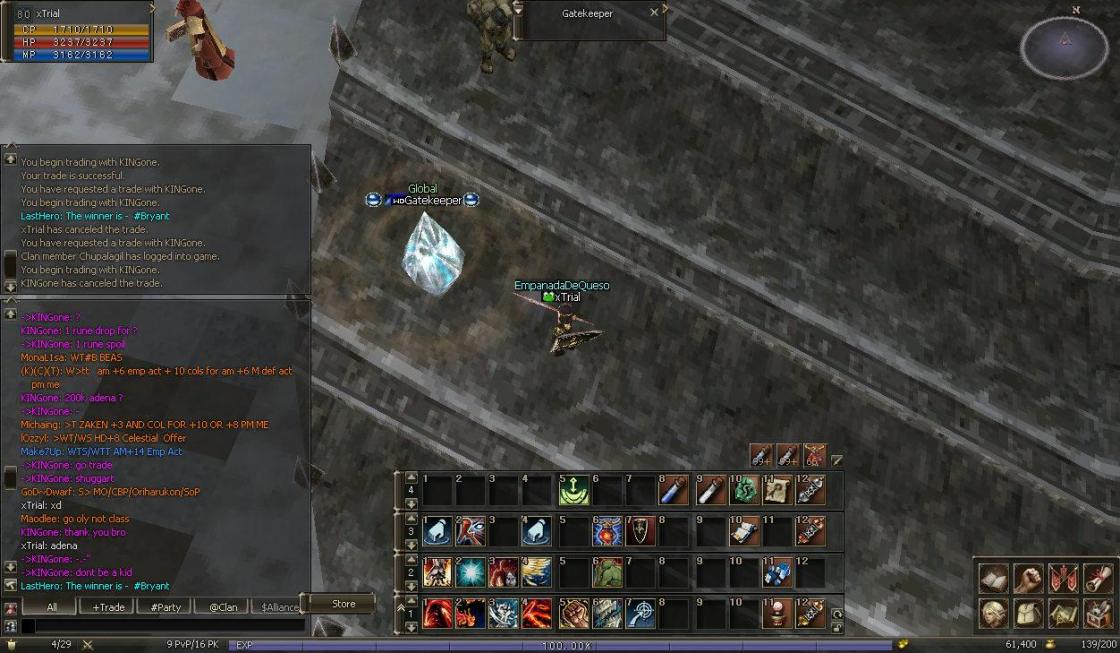Activate the blue crosshair target skill
This screenshot has width=1120, height=653.
pos(641,613)
